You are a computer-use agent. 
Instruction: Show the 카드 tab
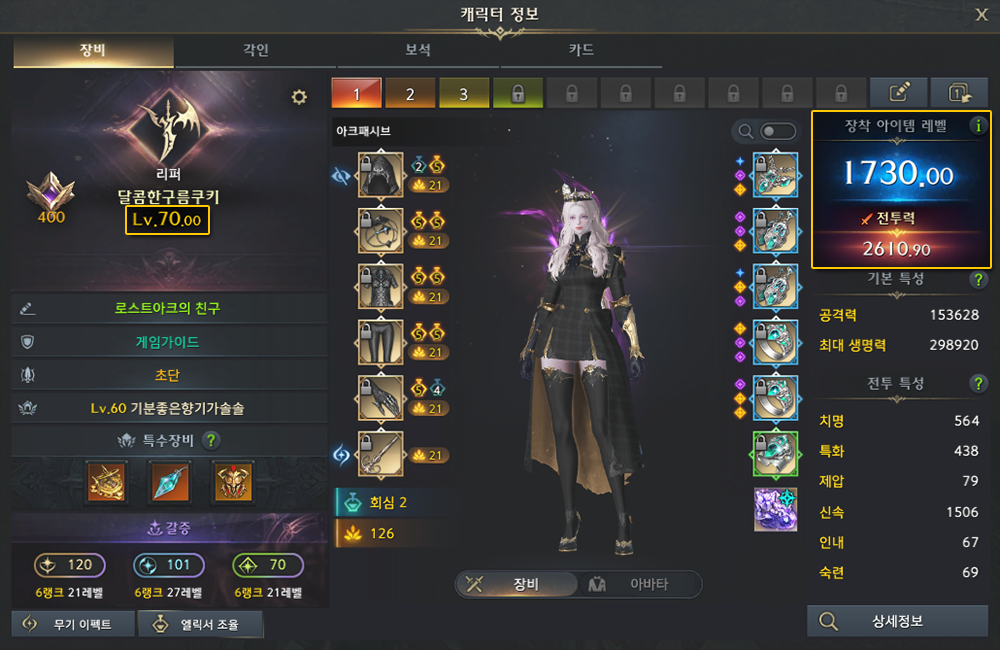click(x=581, y=51)
